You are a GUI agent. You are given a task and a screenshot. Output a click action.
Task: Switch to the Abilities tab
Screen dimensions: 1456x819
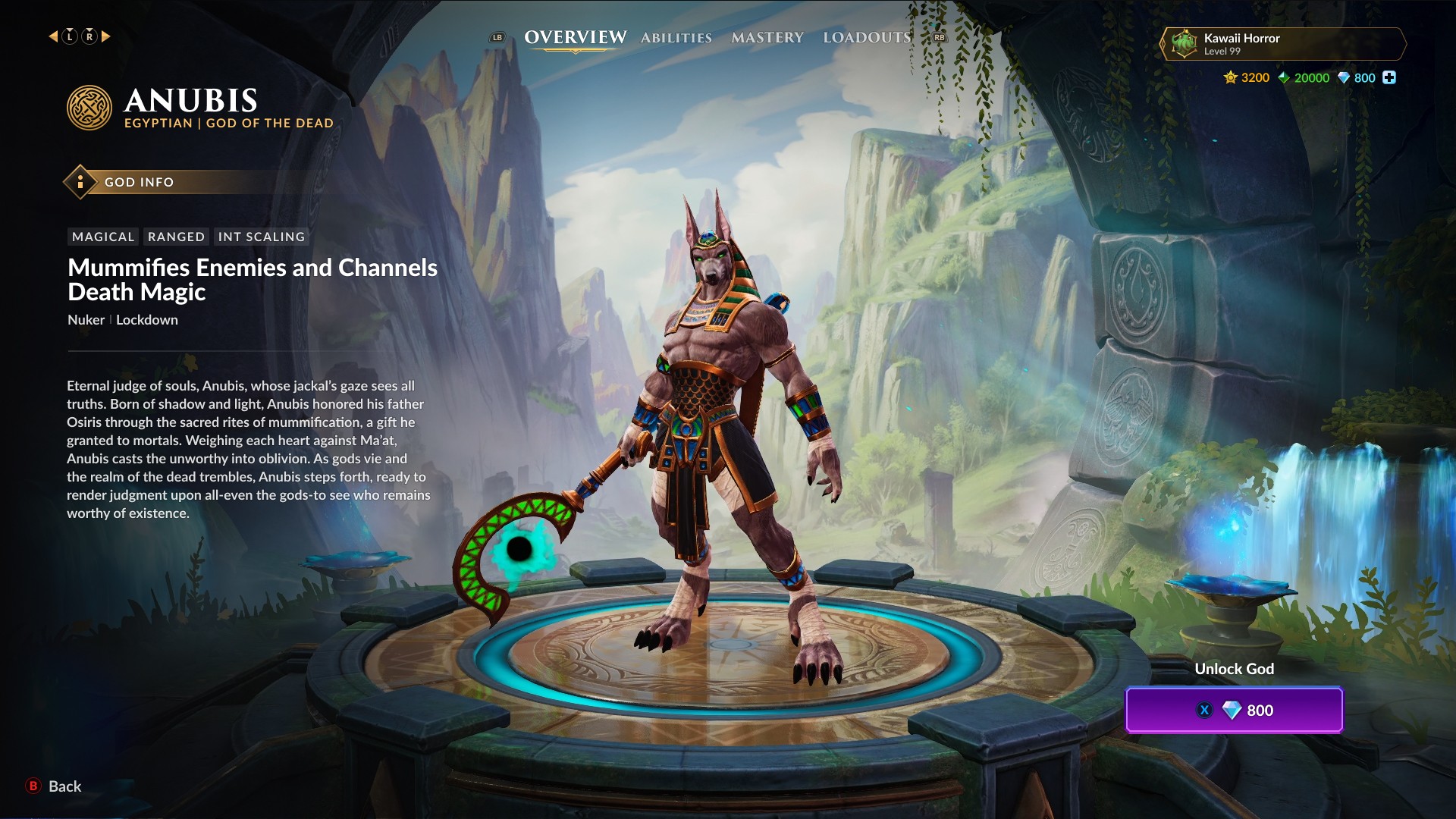[x=676, y=38]
